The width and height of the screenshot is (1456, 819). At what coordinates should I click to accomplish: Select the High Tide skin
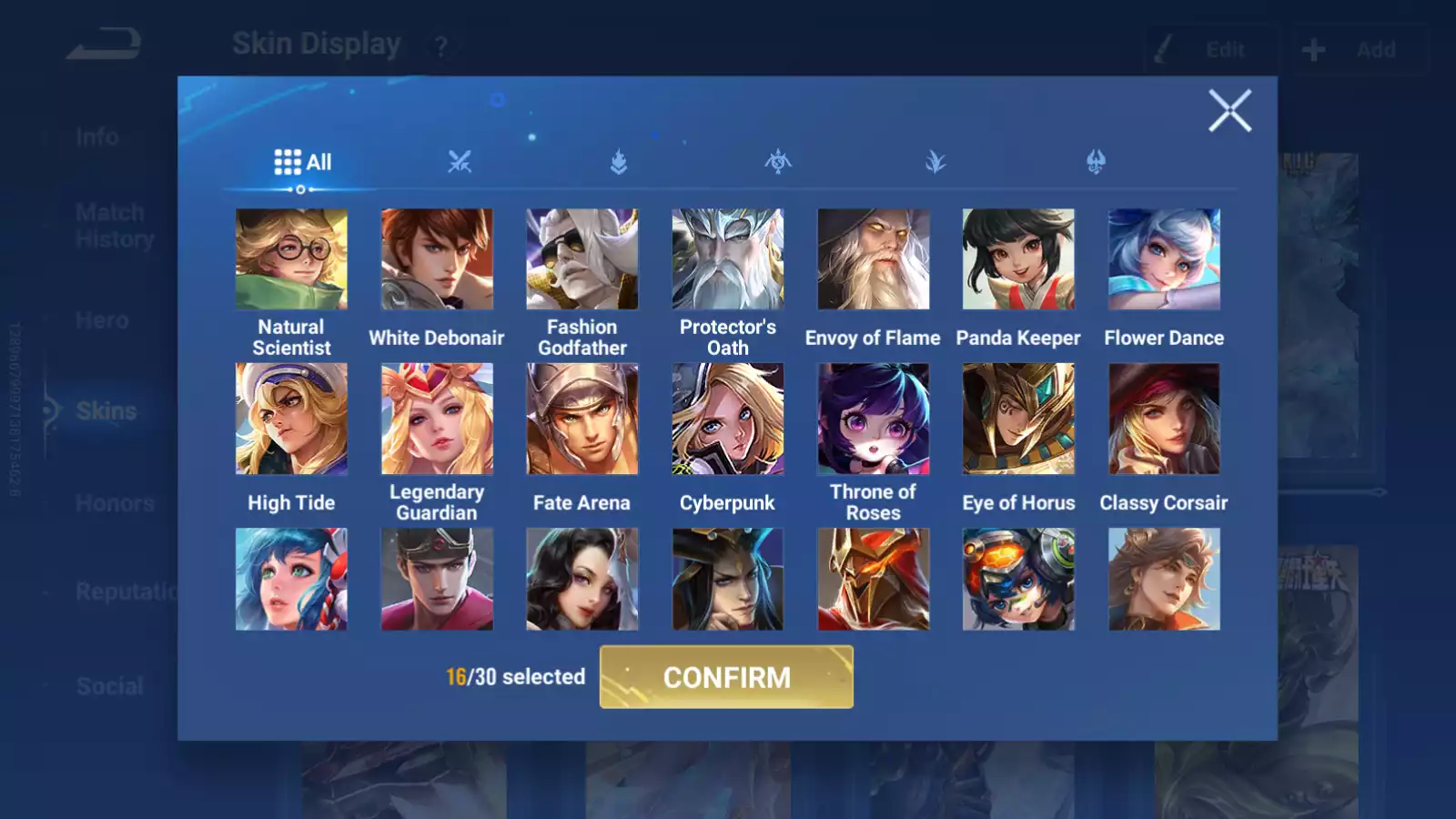[x=291, y=419]
